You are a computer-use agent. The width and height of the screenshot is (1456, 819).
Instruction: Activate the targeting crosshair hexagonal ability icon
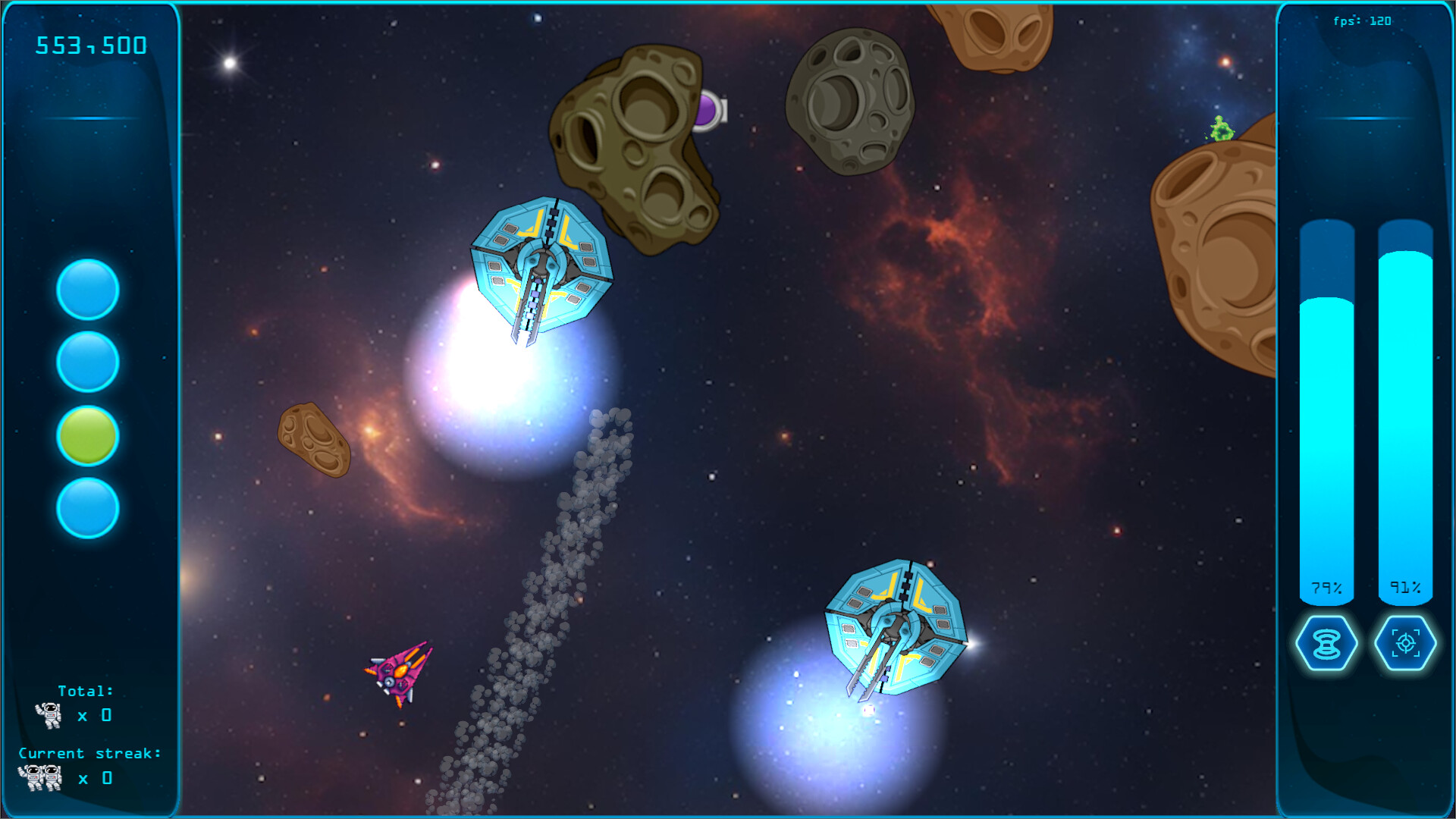click(x=1405, y=643)
